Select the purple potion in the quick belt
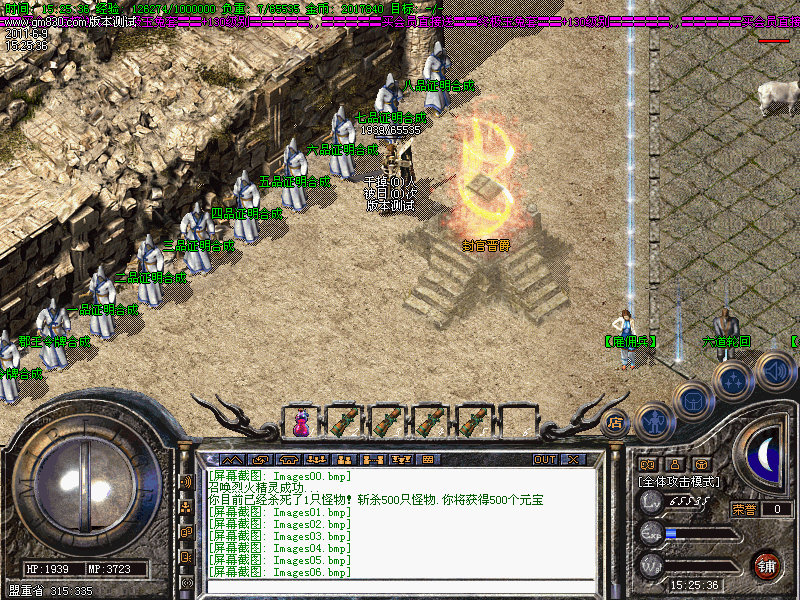Image resolution: width=800 pixels, height=600 pixels. click(300, 423)
